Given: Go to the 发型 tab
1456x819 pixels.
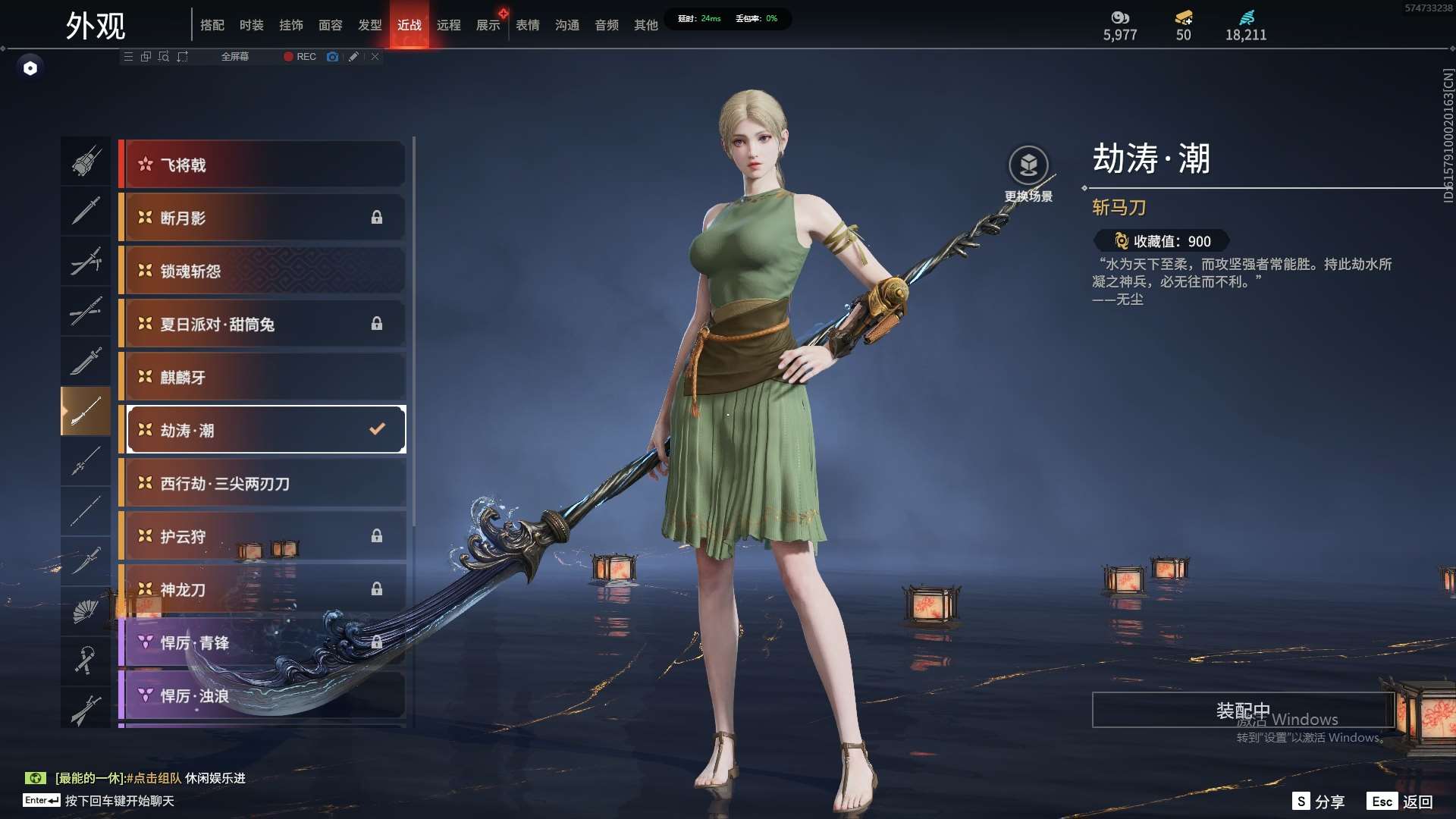Looking at the screenshot, I should (370, 25).
